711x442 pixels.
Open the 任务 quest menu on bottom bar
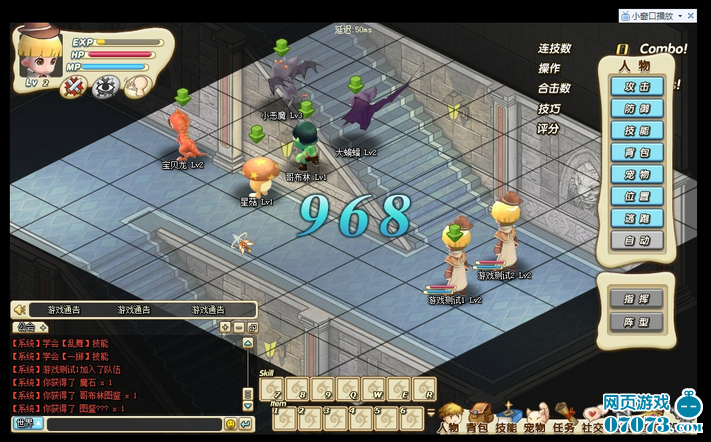(564, 422)
